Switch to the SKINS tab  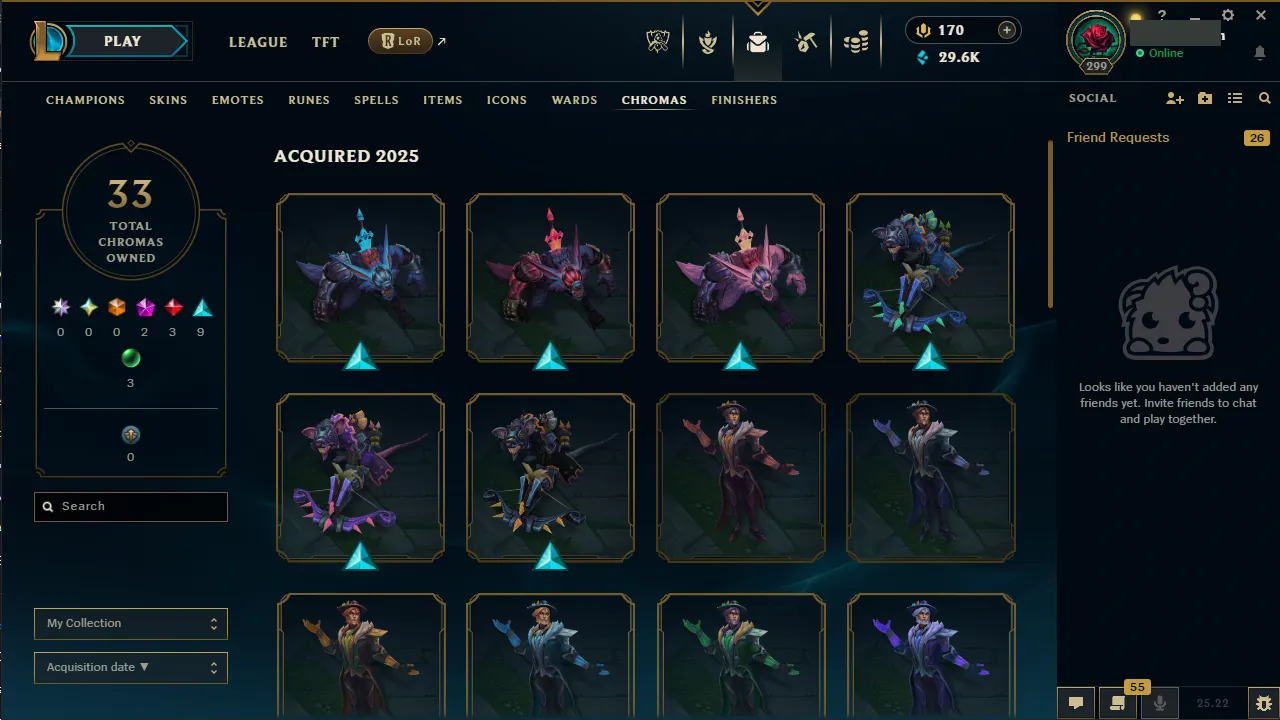point(168,100)
